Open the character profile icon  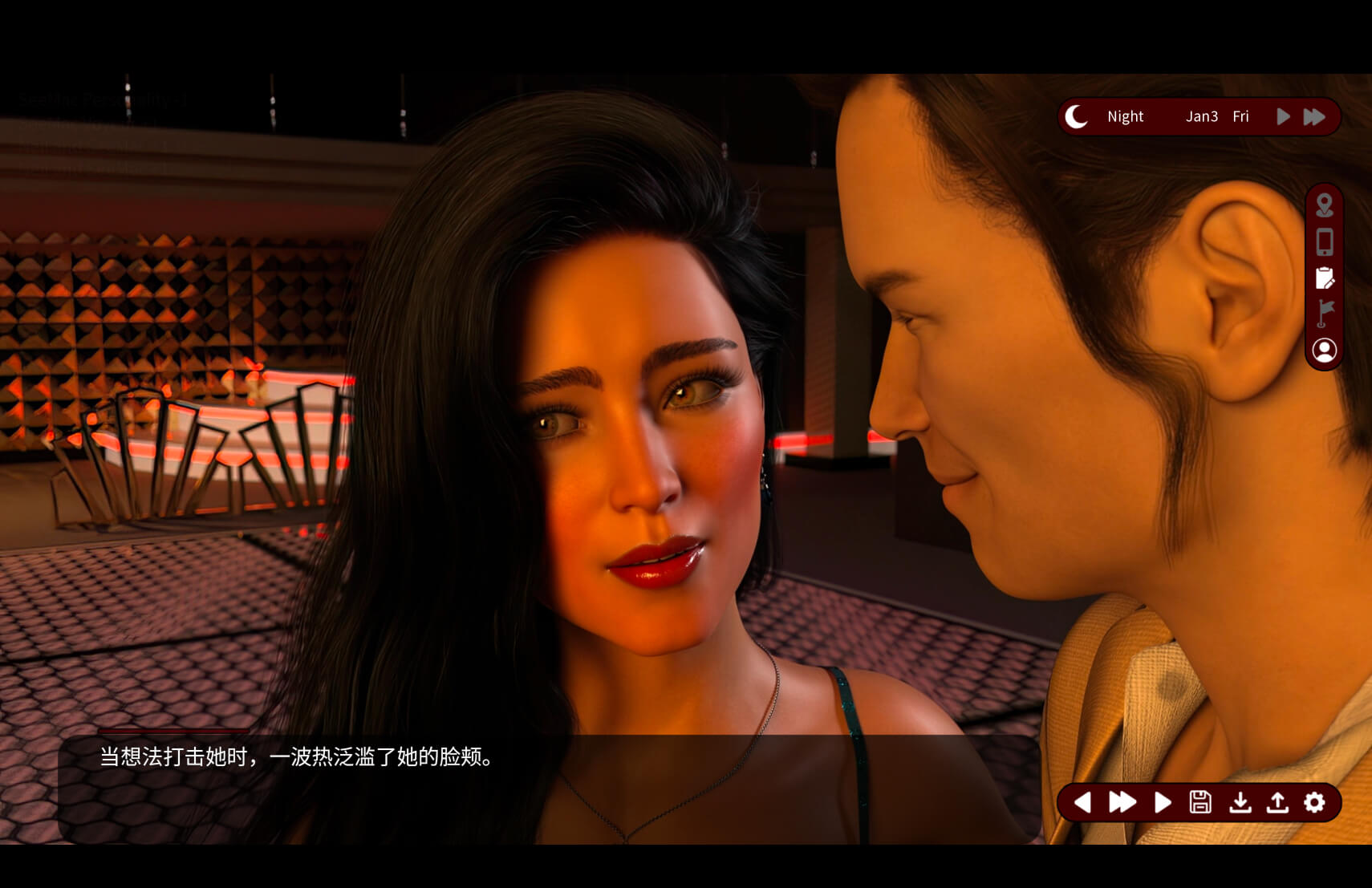coord(1324,350)
